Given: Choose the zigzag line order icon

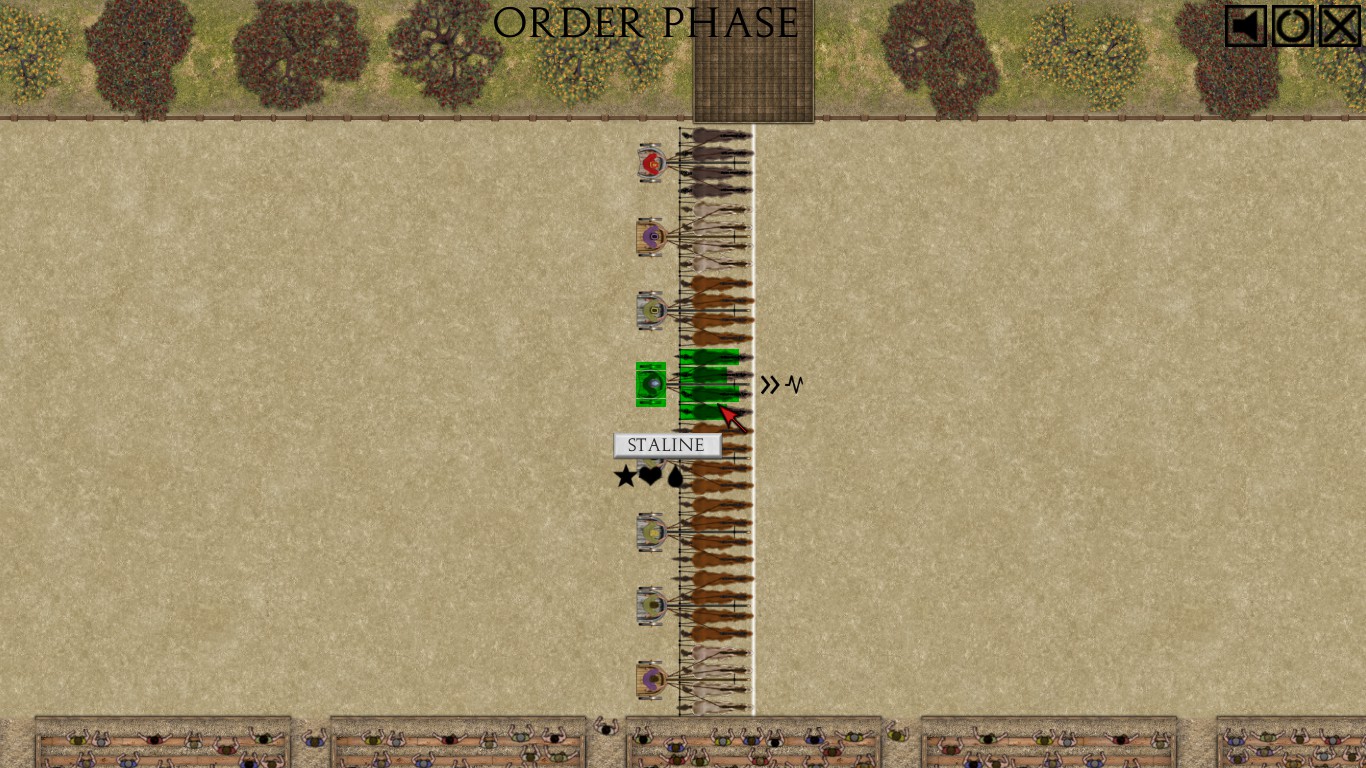Looking at the screenshot, I should pyautogui.click(x=794, y=384).
